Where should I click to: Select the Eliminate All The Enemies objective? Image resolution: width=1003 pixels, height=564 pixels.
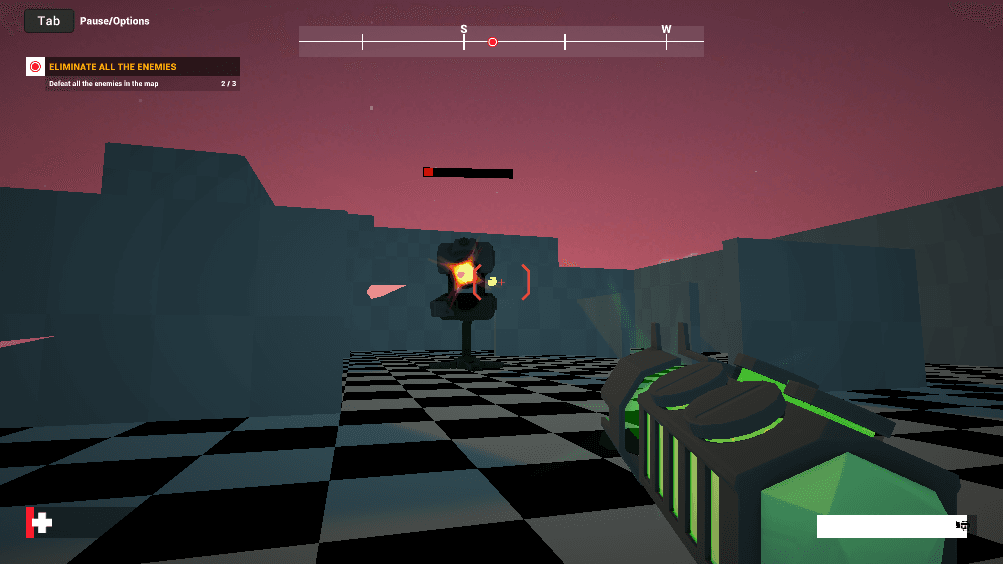point(112,67)
